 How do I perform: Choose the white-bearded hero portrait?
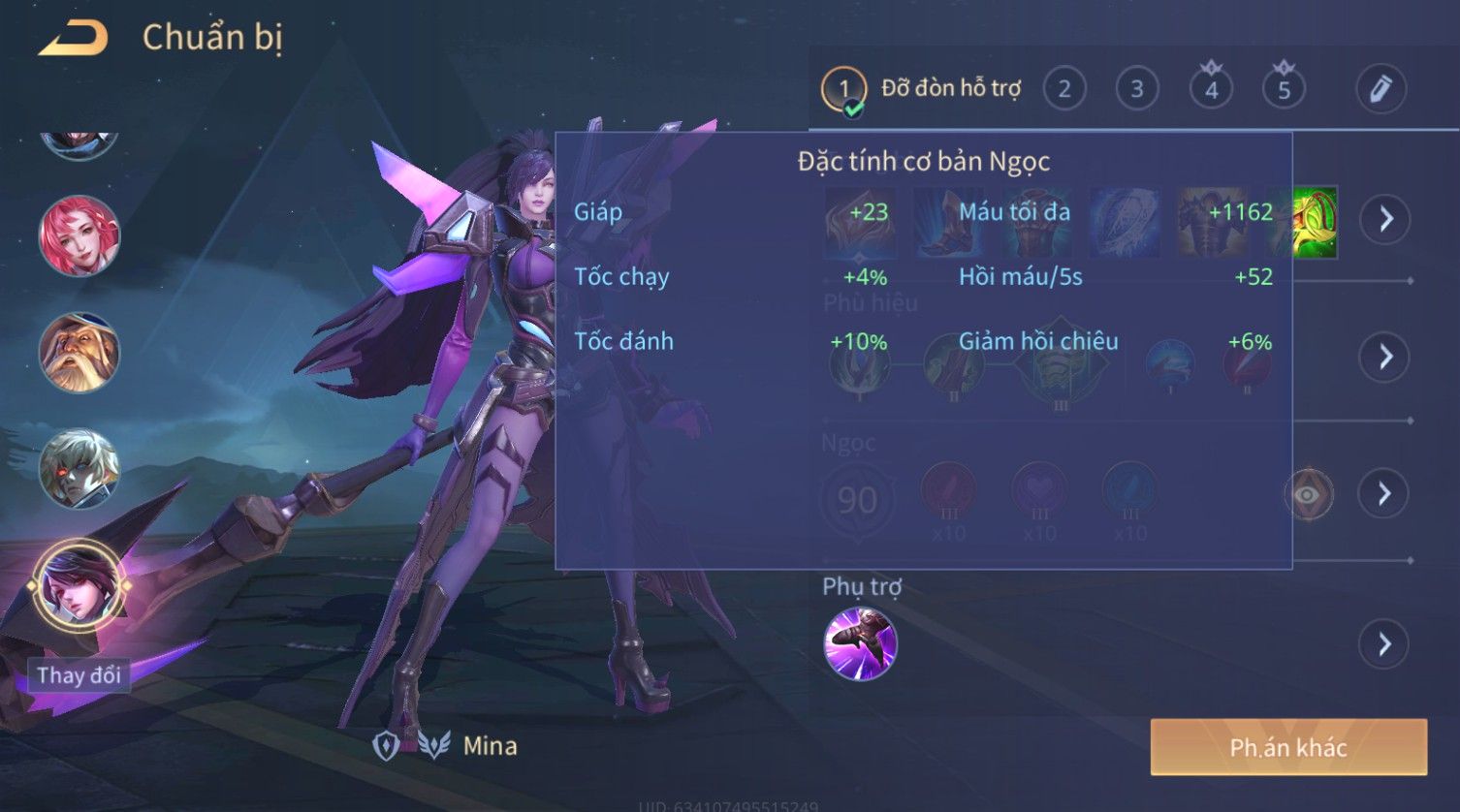click(x=79, y=352)
